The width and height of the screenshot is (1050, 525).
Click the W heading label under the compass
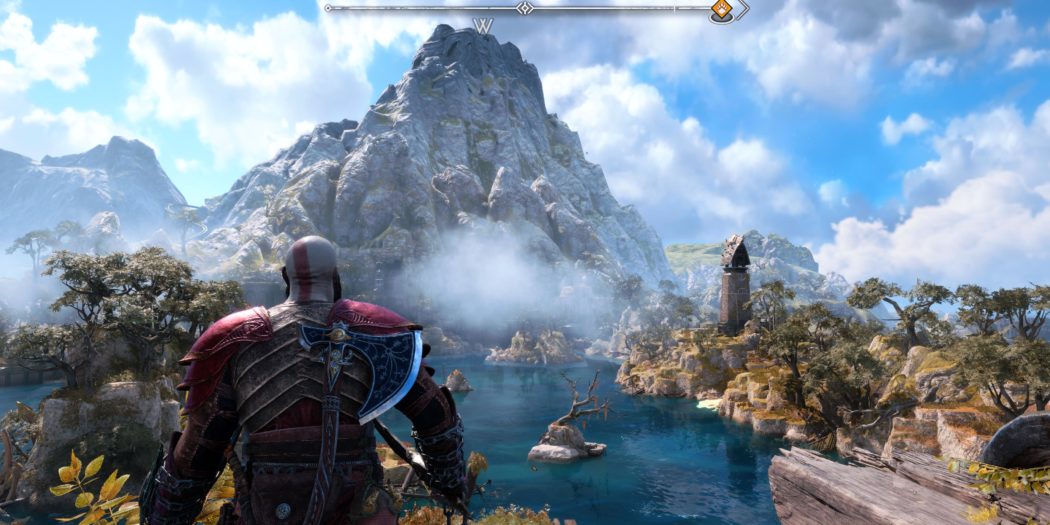(484, 26)
